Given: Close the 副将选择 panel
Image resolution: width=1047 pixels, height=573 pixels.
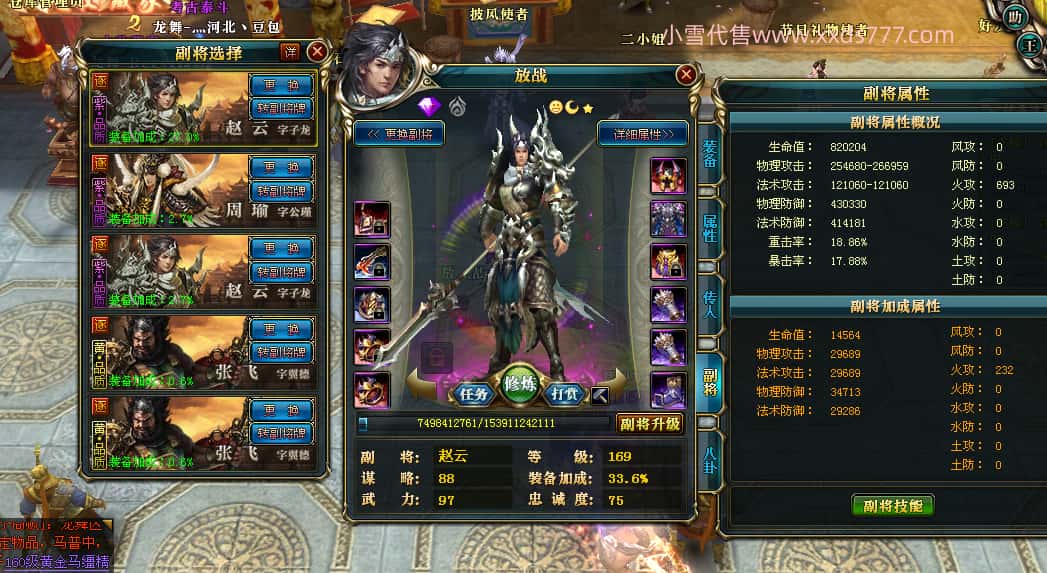Looking at the screenshot, I should (317, 51).
